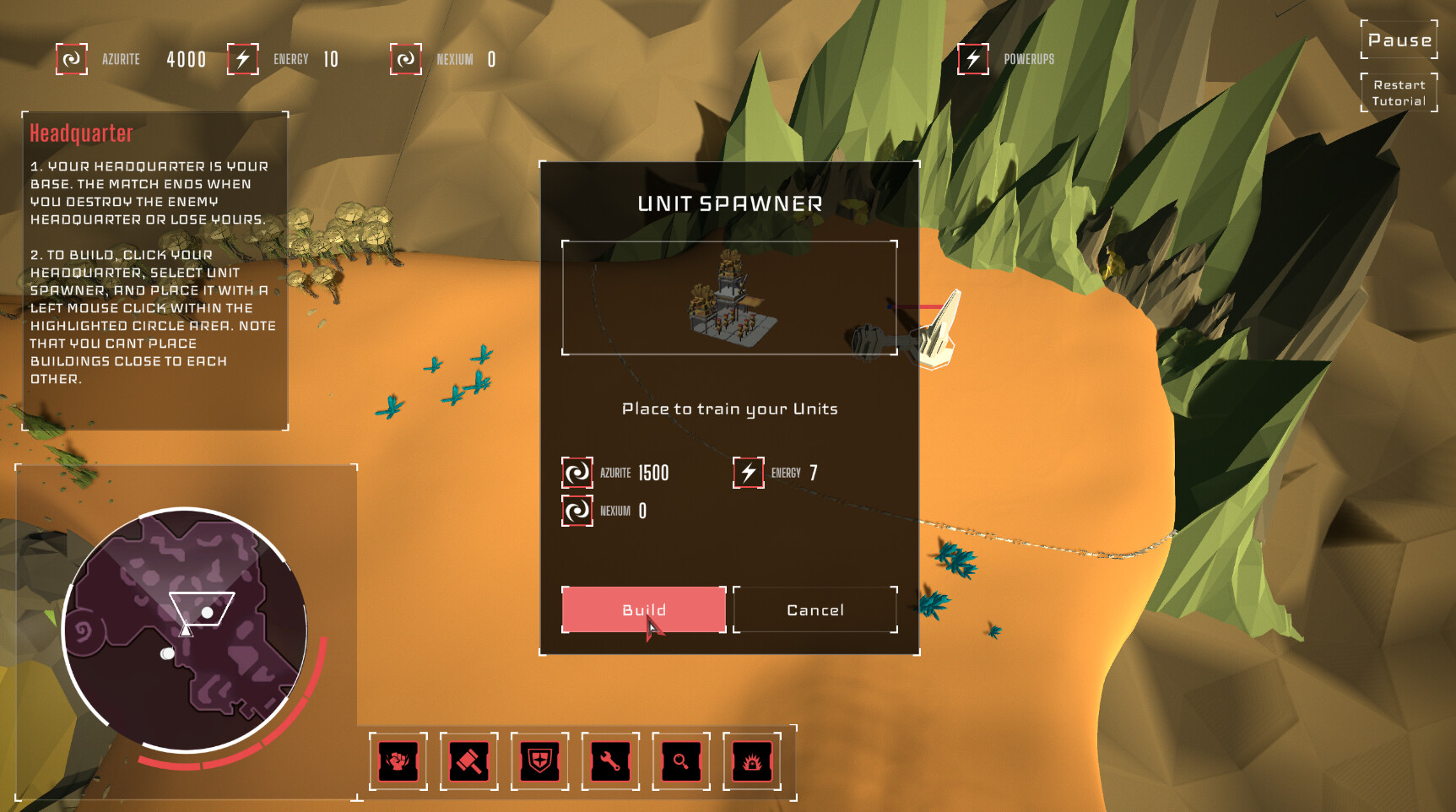Restart the tutorial
The height and width of the screenshot is (812, 1456).
[1399, 91]
